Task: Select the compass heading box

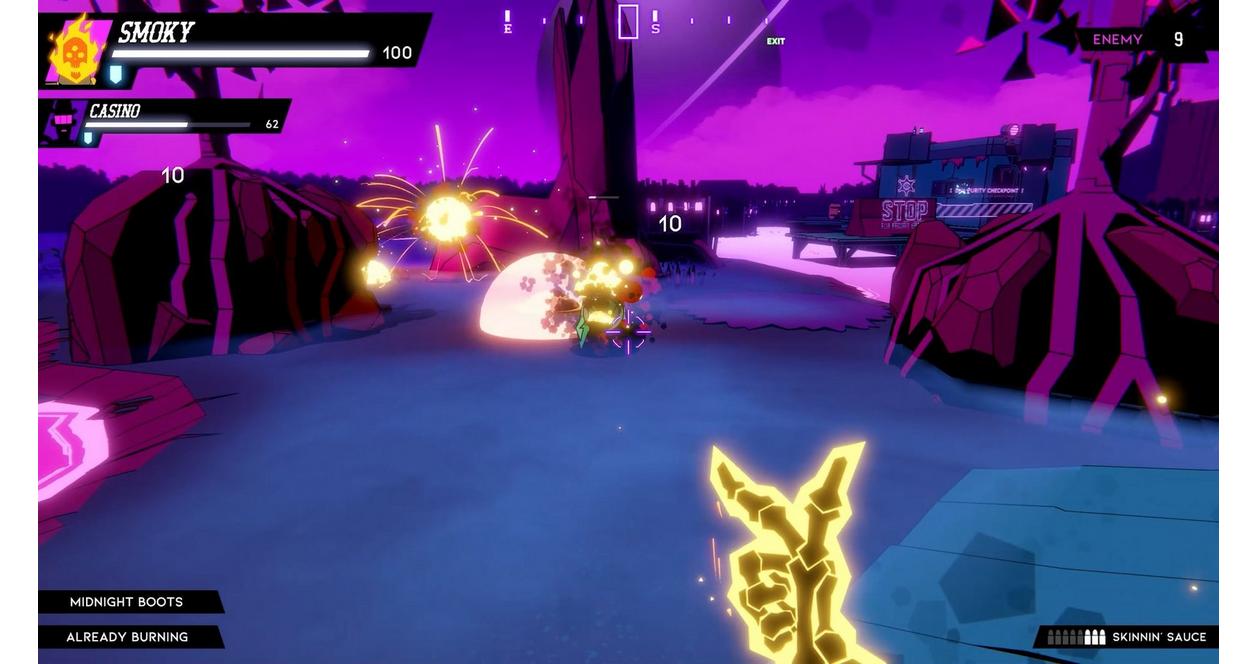Action: click(x=628, y=21)
